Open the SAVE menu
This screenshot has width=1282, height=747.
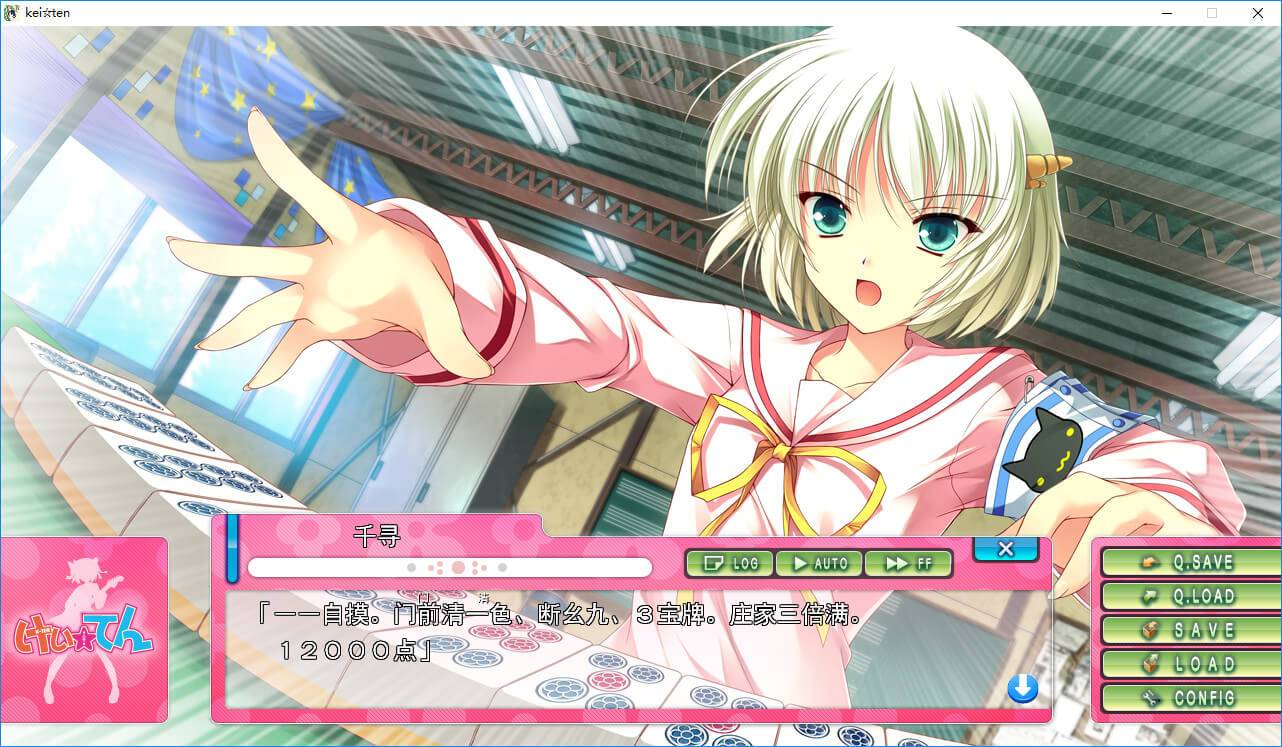tap(1186, 630)
